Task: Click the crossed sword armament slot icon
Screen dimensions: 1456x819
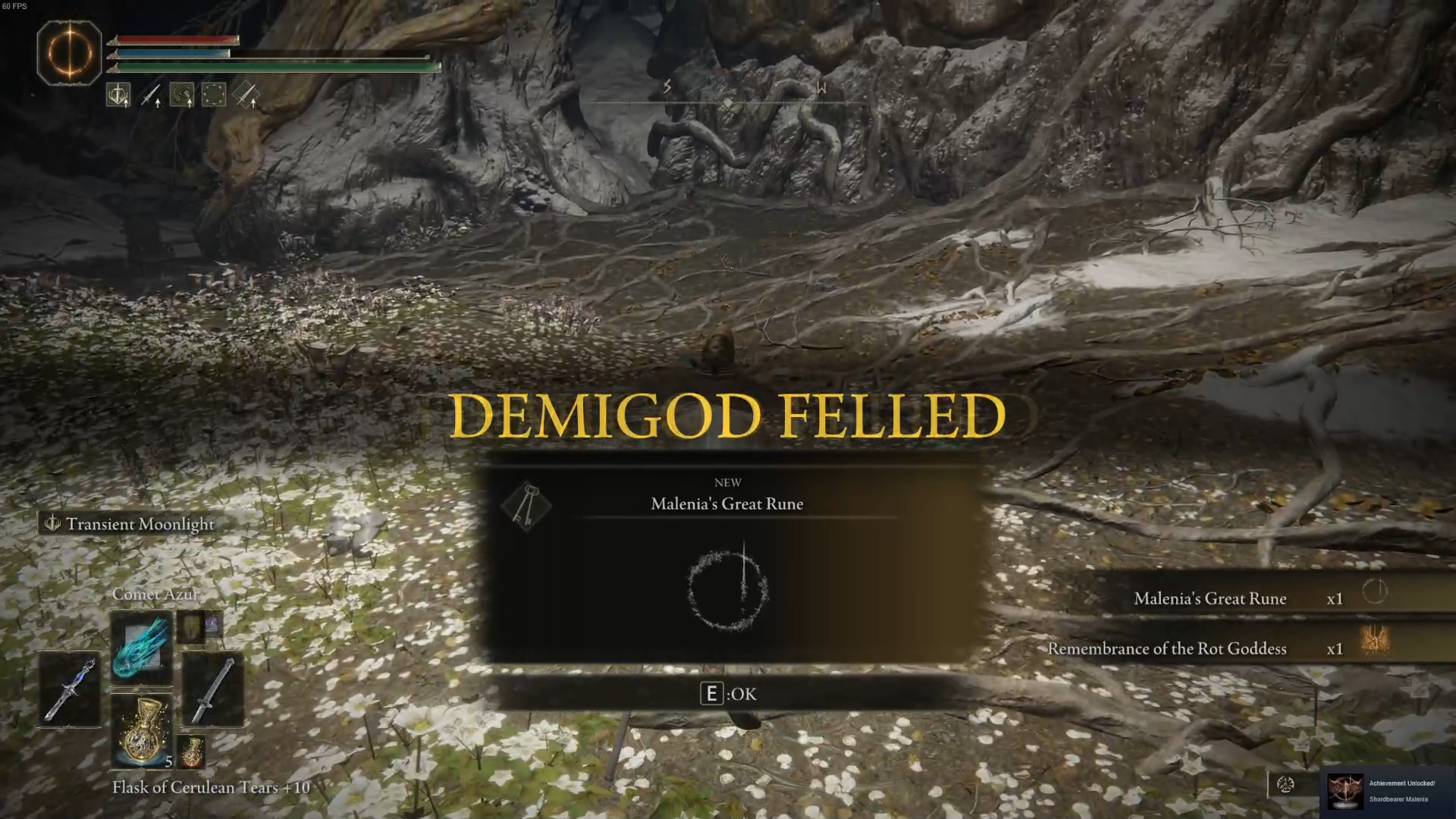Action: tap(246, 96)
